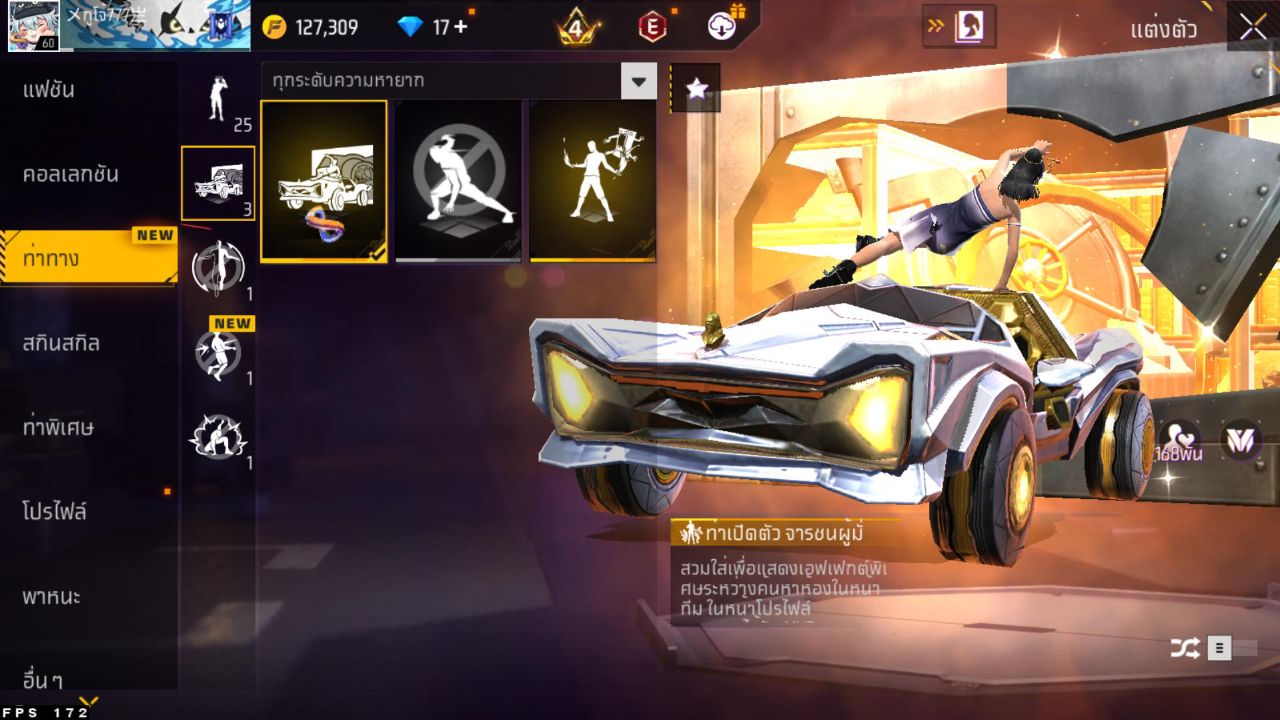Toggle the favorite star above the preview

coord(696,87)
